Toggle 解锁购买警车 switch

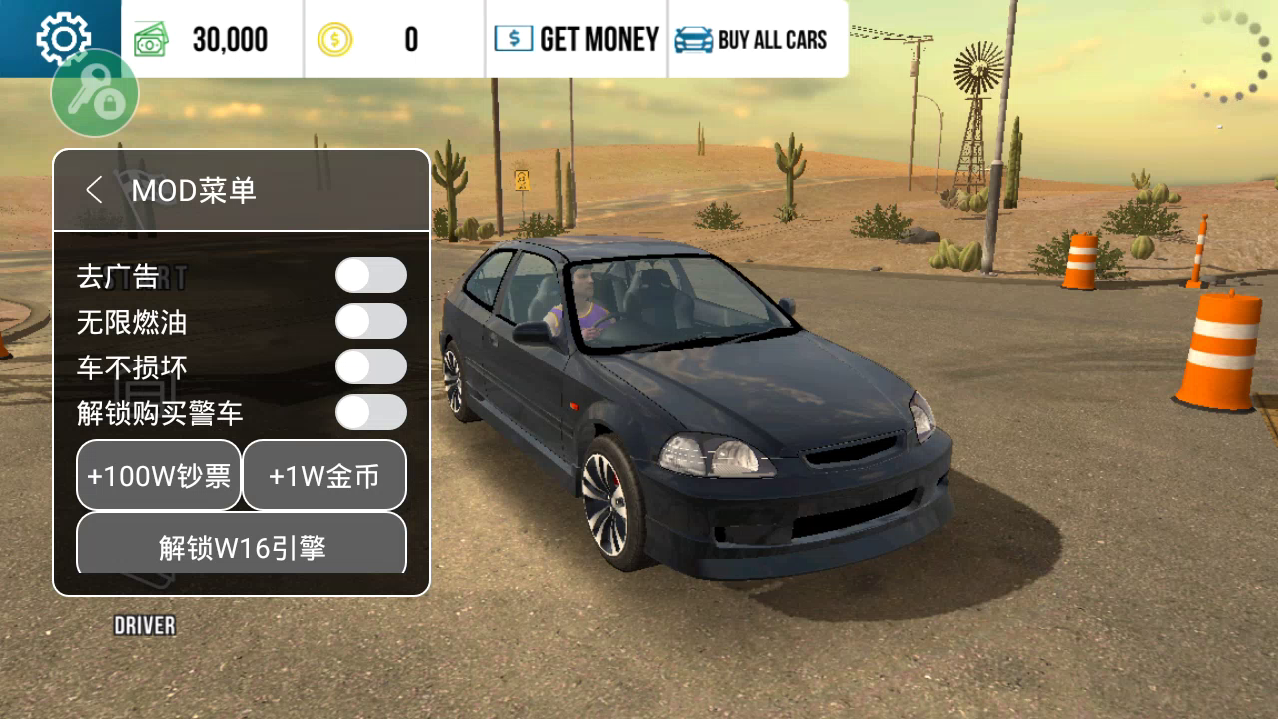pos(370,412)
